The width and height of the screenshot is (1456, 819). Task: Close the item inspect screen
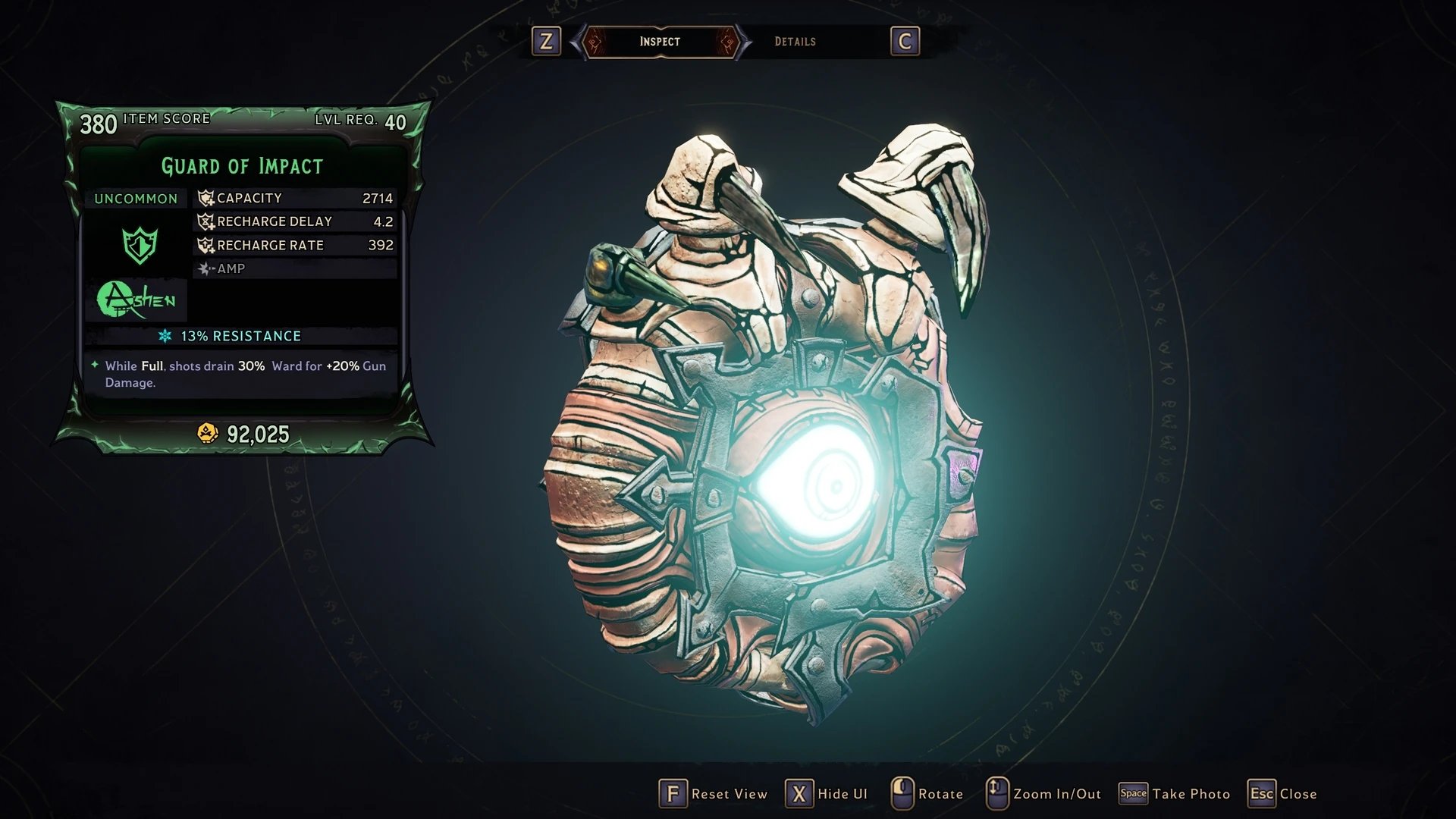click(x=1283, y=794)
